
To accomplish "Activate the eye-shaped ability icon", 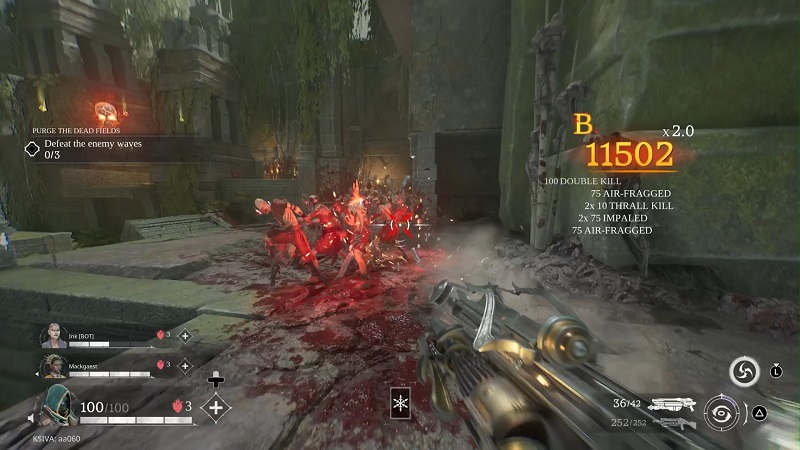I will (x=720, y=411).
